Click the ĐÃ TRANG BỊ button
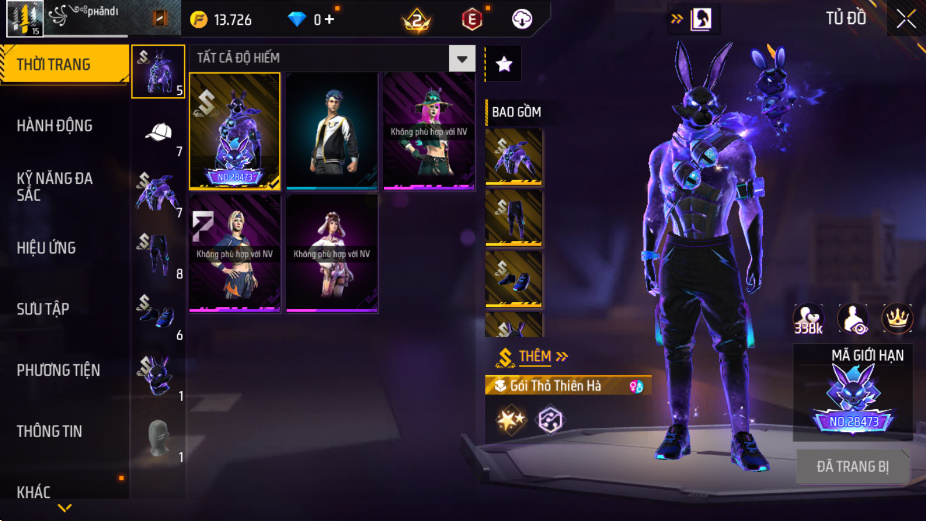This screenshot has height=521, width=926. tap(852, 466)
